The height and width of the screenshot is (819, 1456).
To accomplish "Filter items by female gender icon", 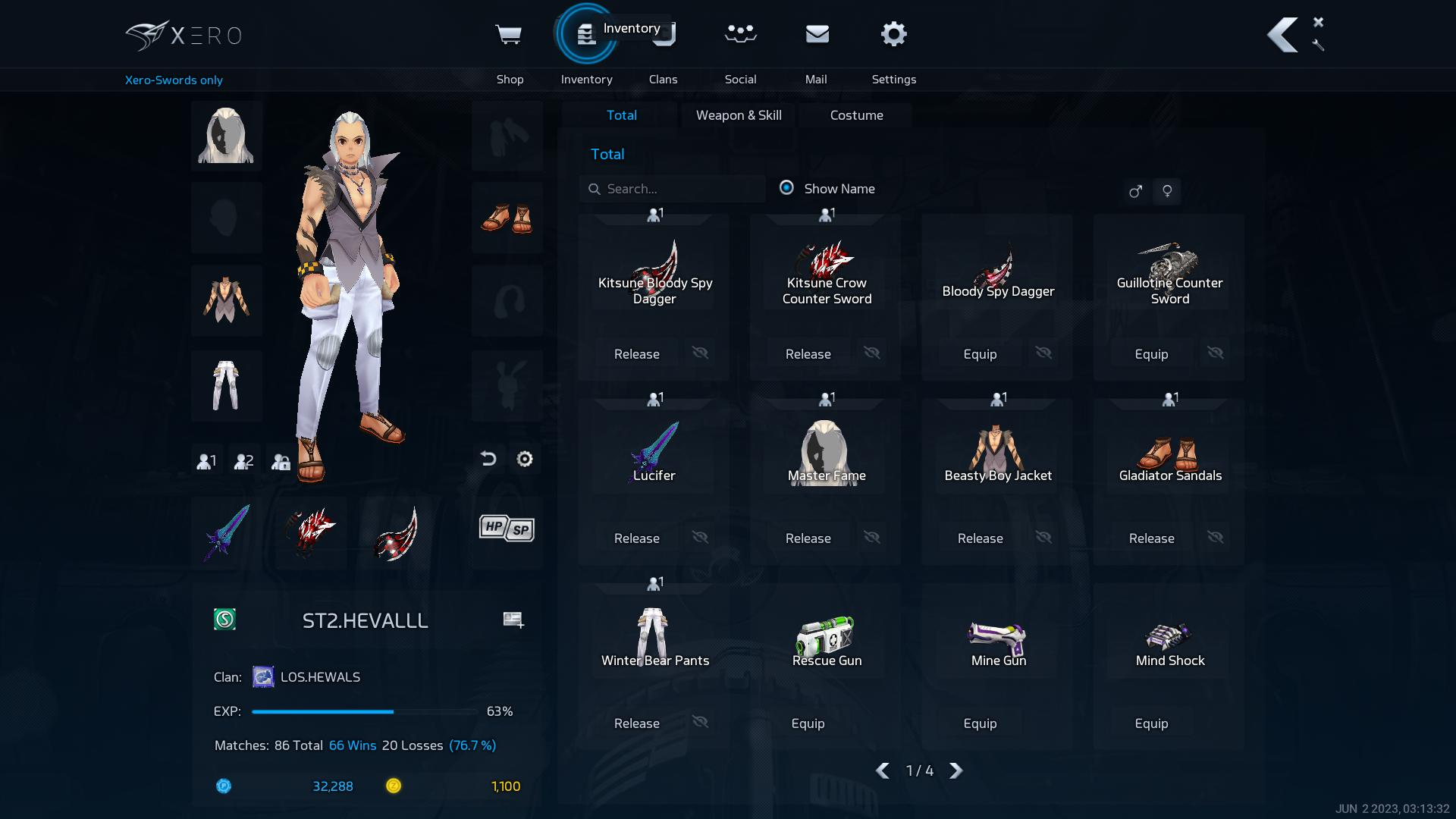I will click(x=1167, y=191).
